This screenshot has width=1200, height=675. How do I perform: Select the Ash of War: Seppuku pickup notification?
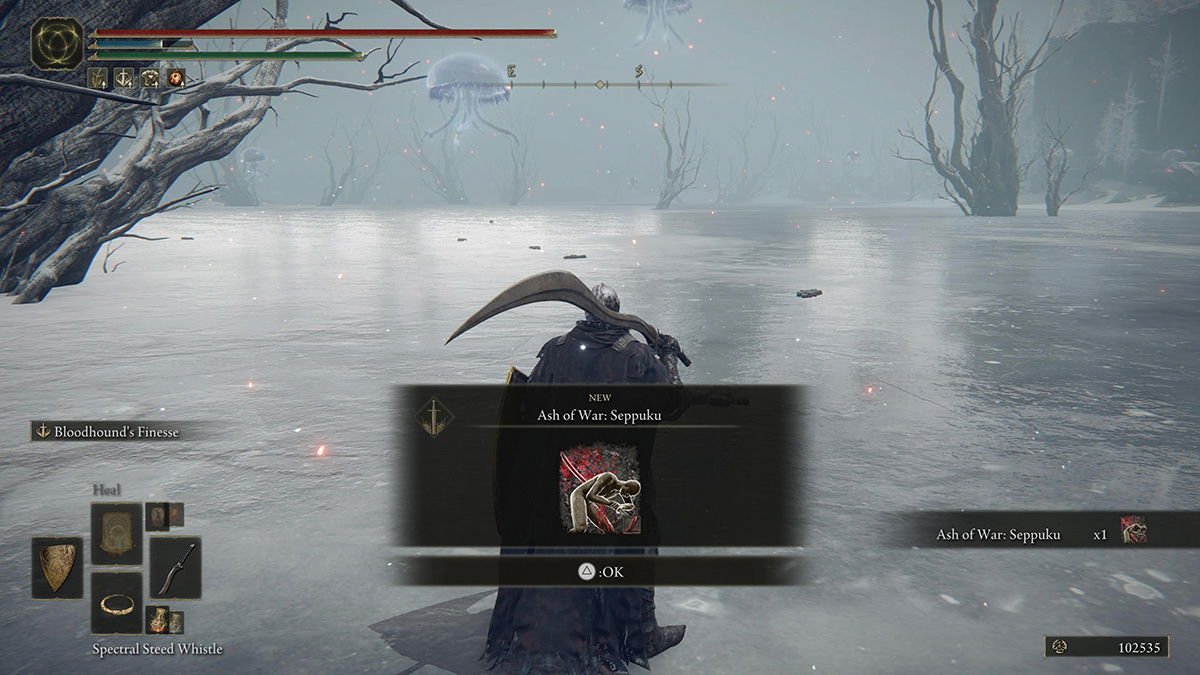[x=1040, y=534]
